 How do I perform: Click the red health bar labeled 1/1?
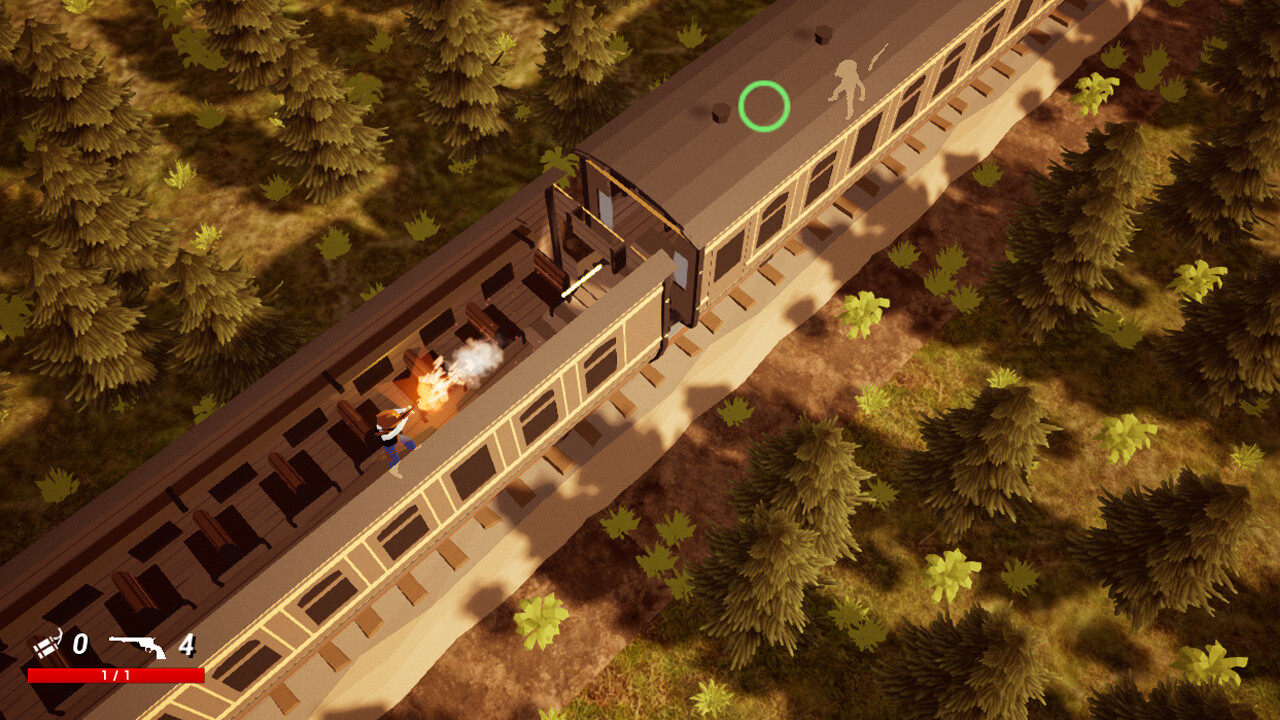click(115, 675)
